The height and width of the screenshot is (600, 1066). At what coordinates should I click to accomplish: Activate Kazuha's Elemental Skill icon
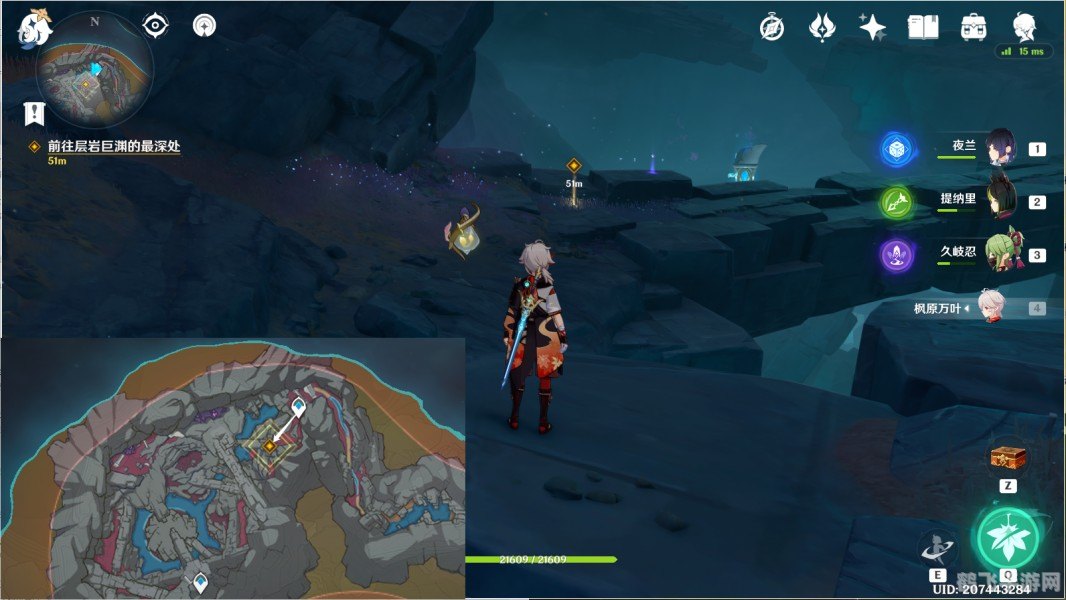[x=938, y=548]
